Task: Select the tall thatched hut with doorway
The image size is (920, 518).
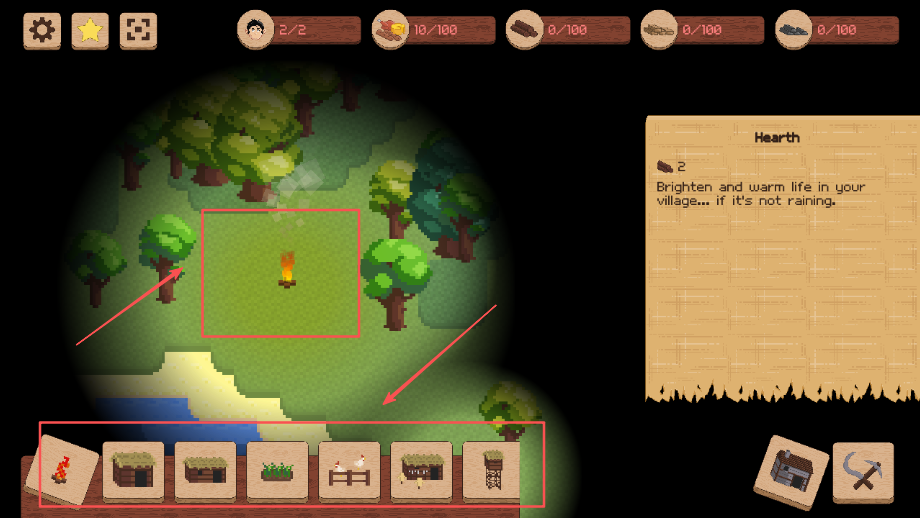Action: [133, 470]
